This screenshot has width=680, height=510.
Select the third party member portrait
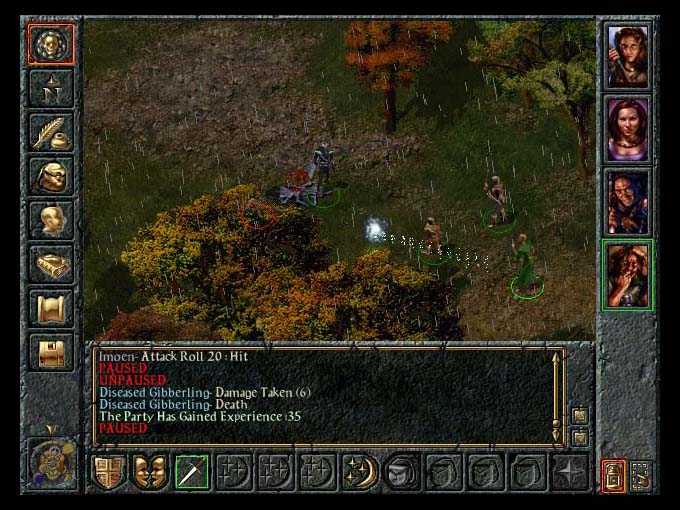click(x=628, y=201)
